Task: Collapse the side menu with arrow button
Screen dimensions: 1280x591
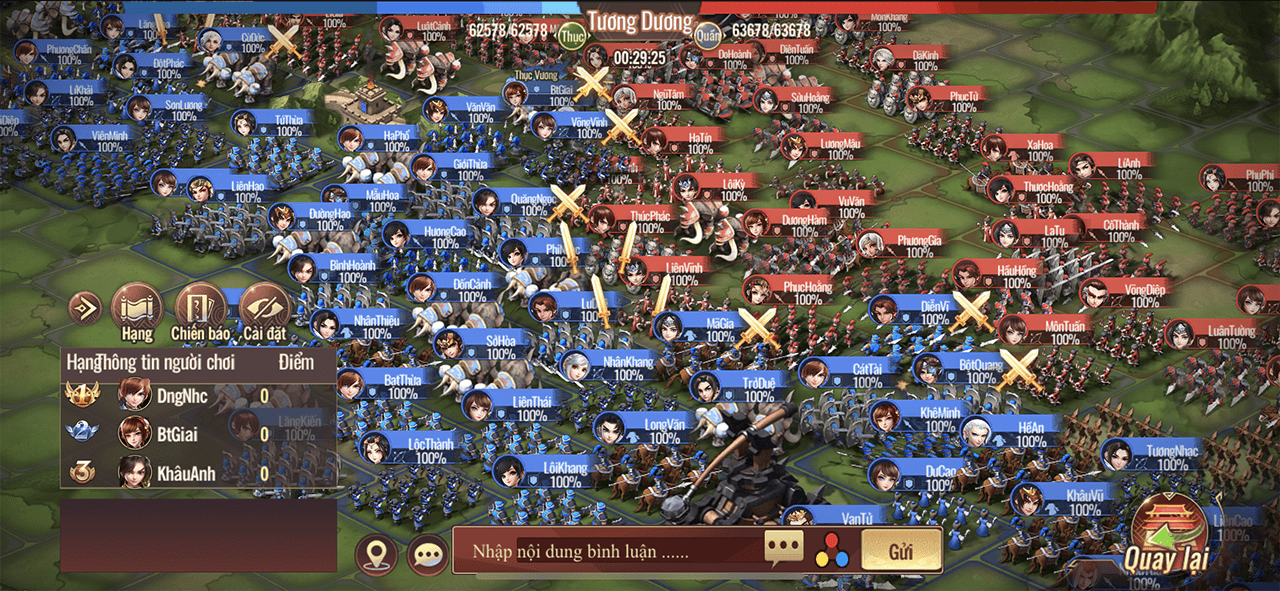Action: (85, 308)
